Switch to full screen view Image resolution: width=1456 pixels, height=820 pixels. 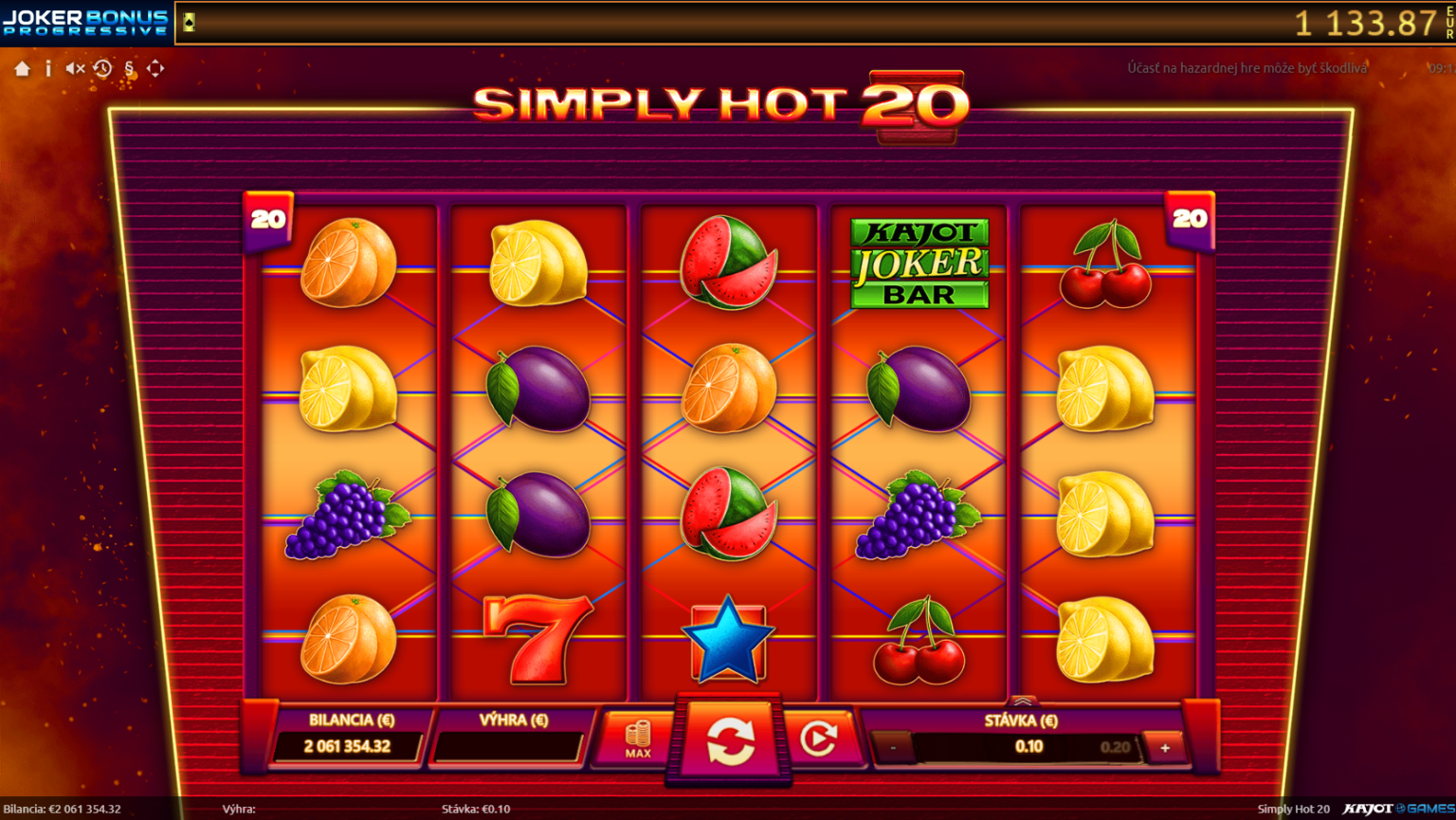point(155,68)
